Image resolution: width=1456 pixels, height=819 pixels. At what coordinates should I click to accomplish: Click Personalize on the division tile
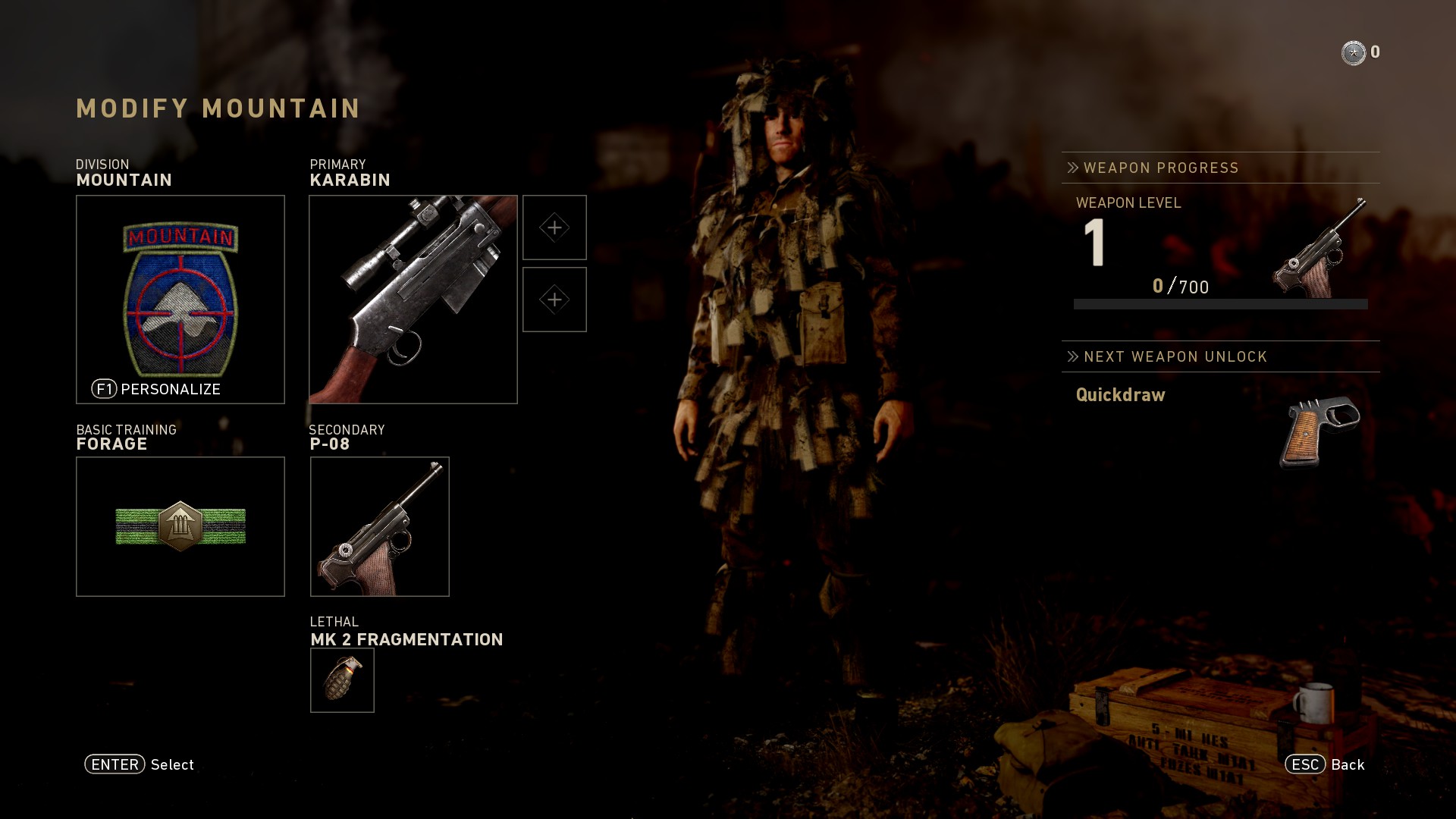click(157, 389)
